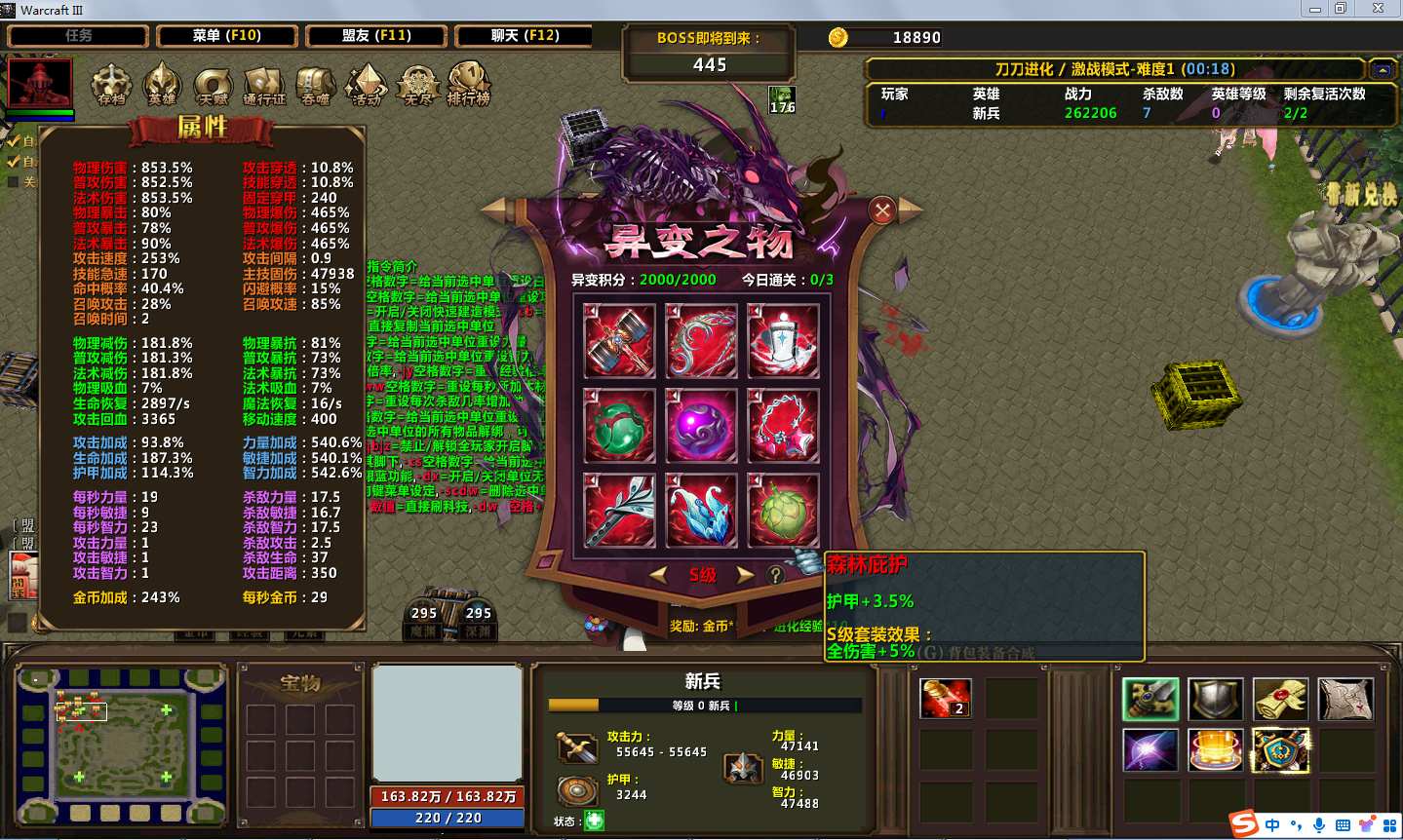Open the 英雄 hero helmet icon
This screenshot has height=840, width=1403.
(x=162, y=85)
